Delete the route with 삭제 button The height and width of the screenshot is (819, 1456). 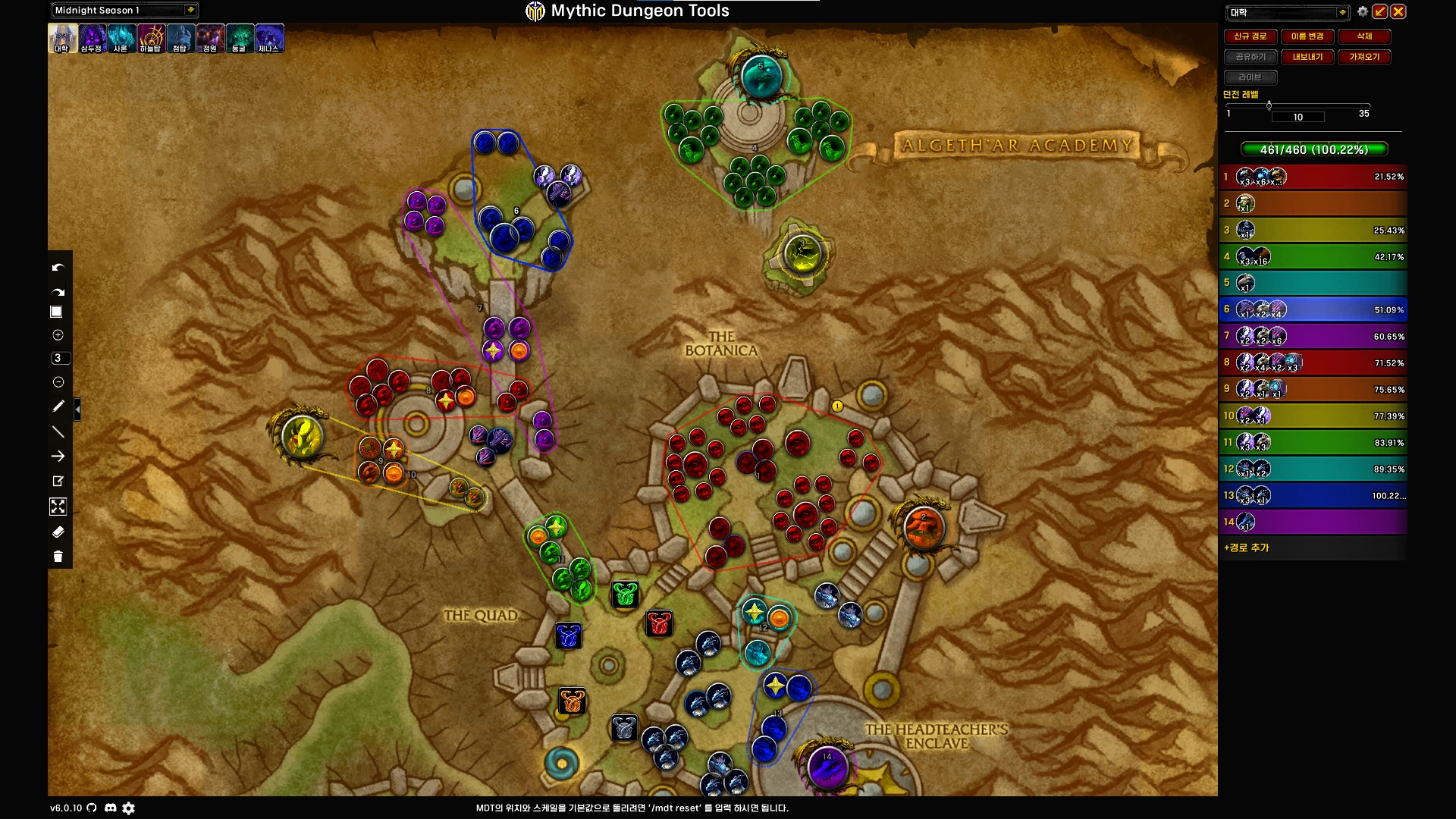1363,36
